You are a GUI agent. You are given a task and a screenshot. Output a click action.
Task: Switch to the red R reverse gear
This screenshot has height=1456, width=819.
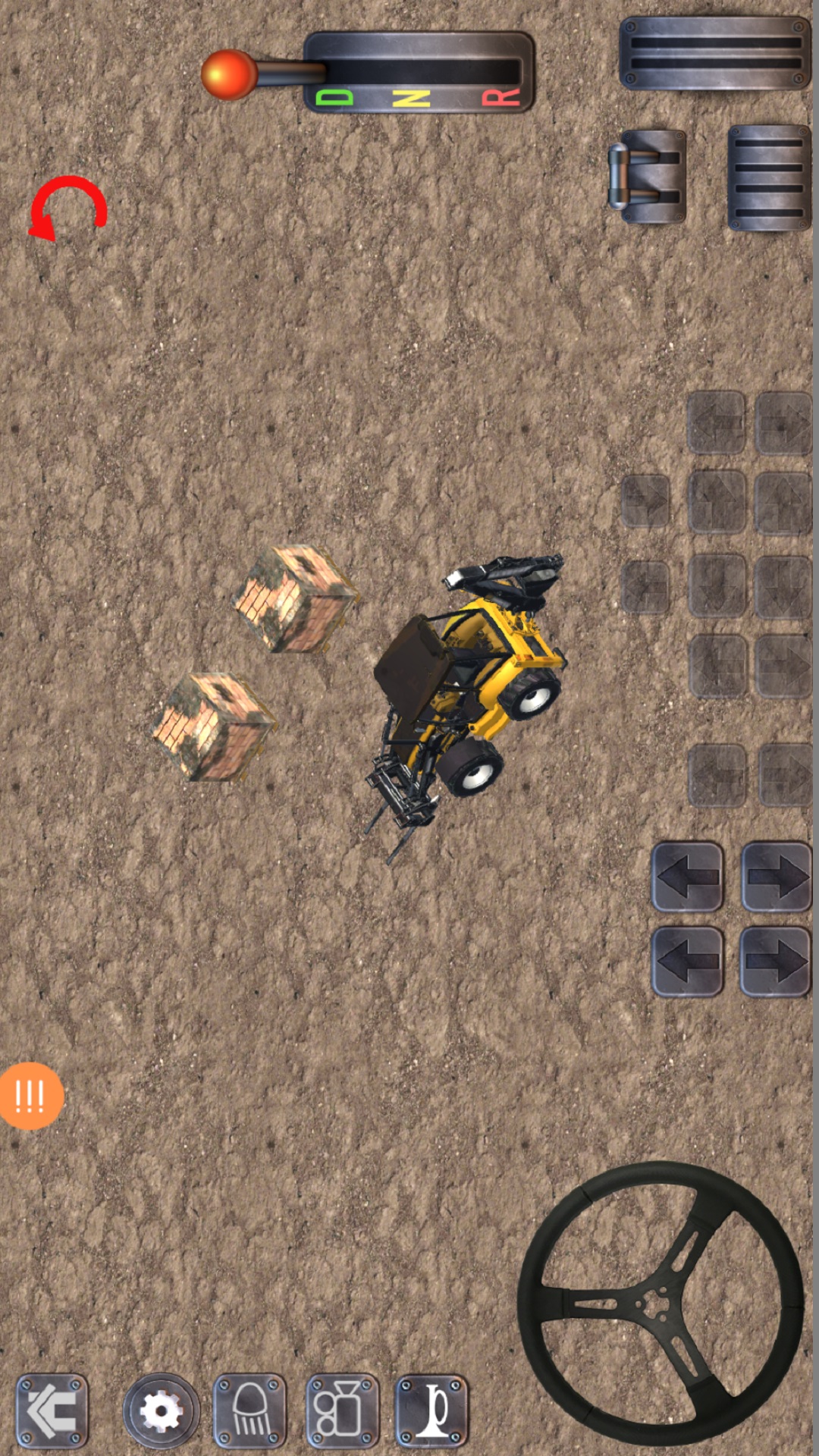501,98
